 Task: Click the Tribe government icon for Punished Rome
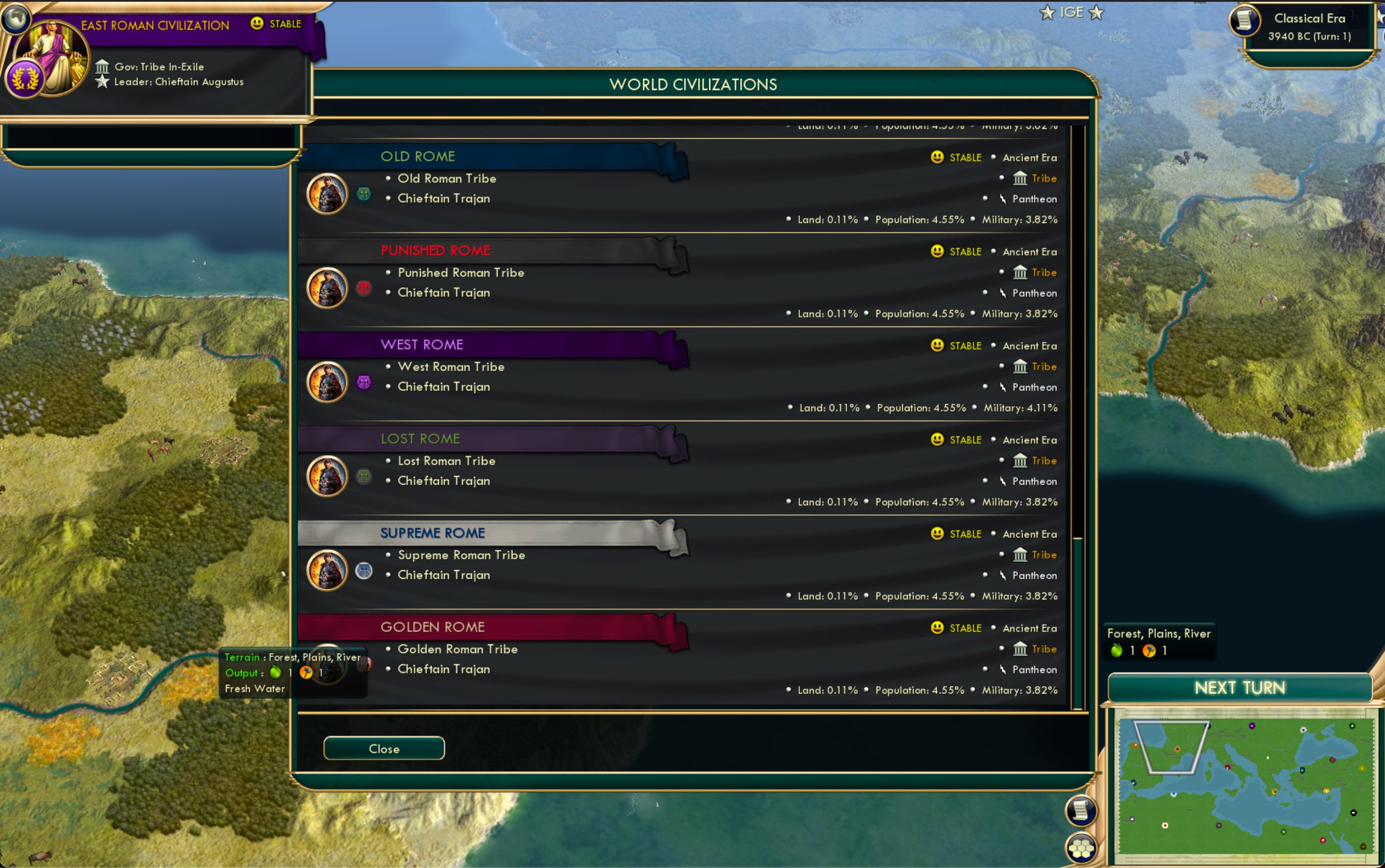[x=1021, y=273]
